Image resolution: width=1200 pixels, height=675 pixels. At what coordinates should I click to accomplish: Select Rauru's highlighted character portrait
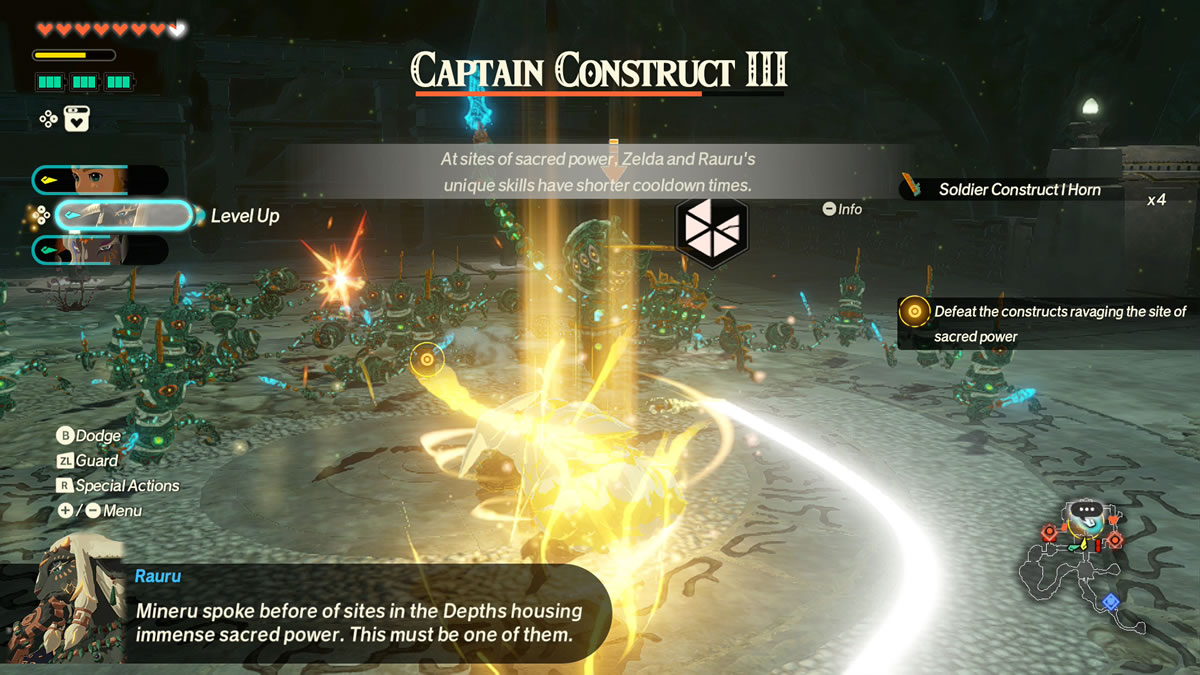pyautogui.click(x=122, y=215)
